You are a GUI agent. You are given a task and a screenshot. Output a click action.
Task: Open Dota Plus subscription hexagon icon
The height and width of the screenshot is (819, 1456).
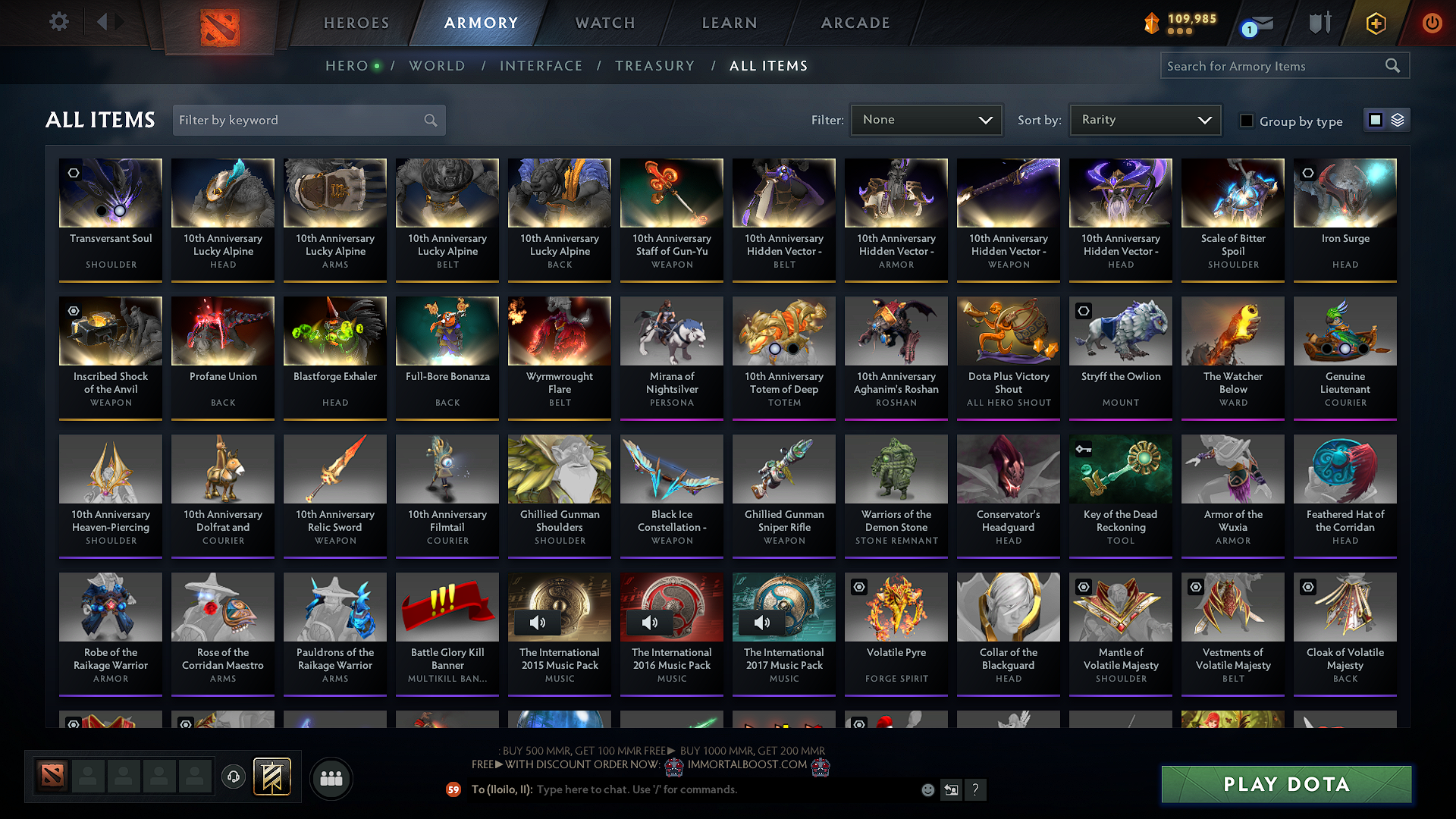point(1375,23)
